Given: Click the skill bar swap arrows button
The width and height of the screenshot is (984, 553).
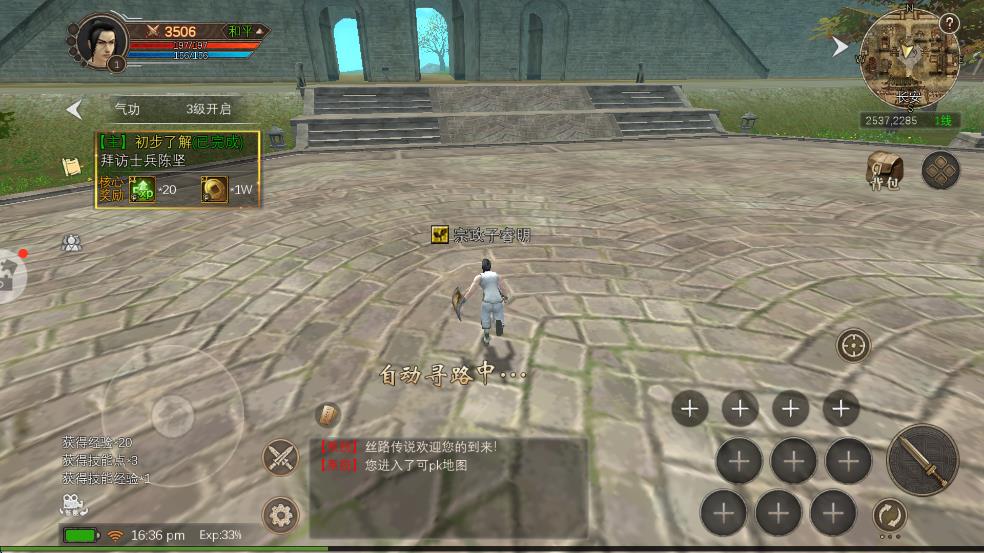Looking at the screenshot, I should [x=889, y=516].
